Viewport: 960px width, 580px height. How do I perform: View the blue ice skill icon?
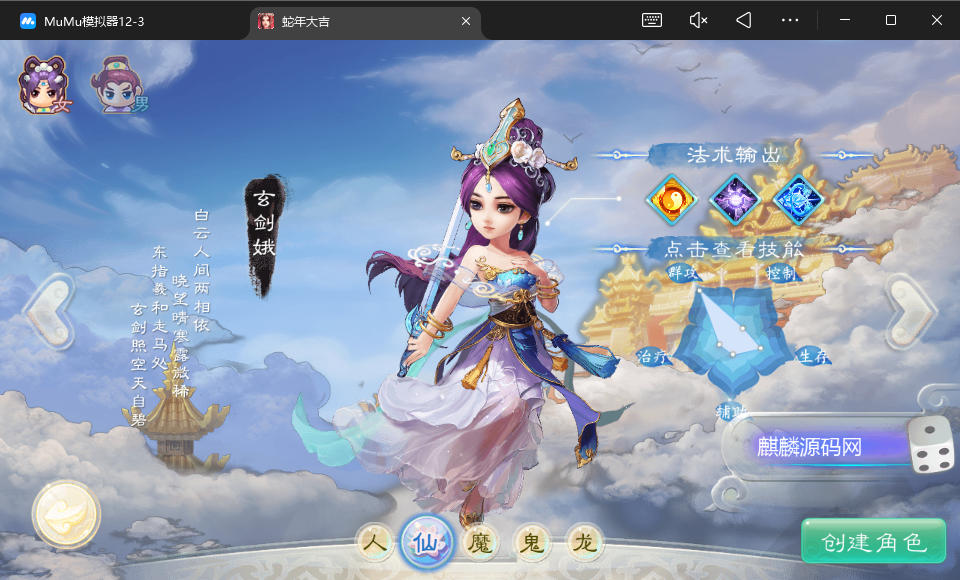[x=796, y=198]
